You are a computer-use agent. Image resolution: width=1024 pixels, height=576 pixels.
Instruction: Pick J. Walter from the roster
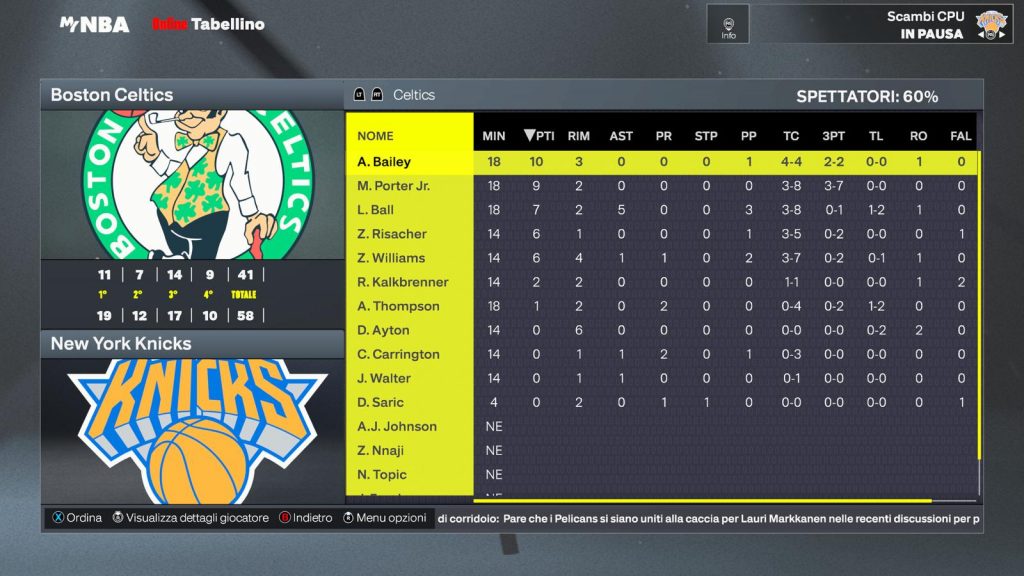384,378
